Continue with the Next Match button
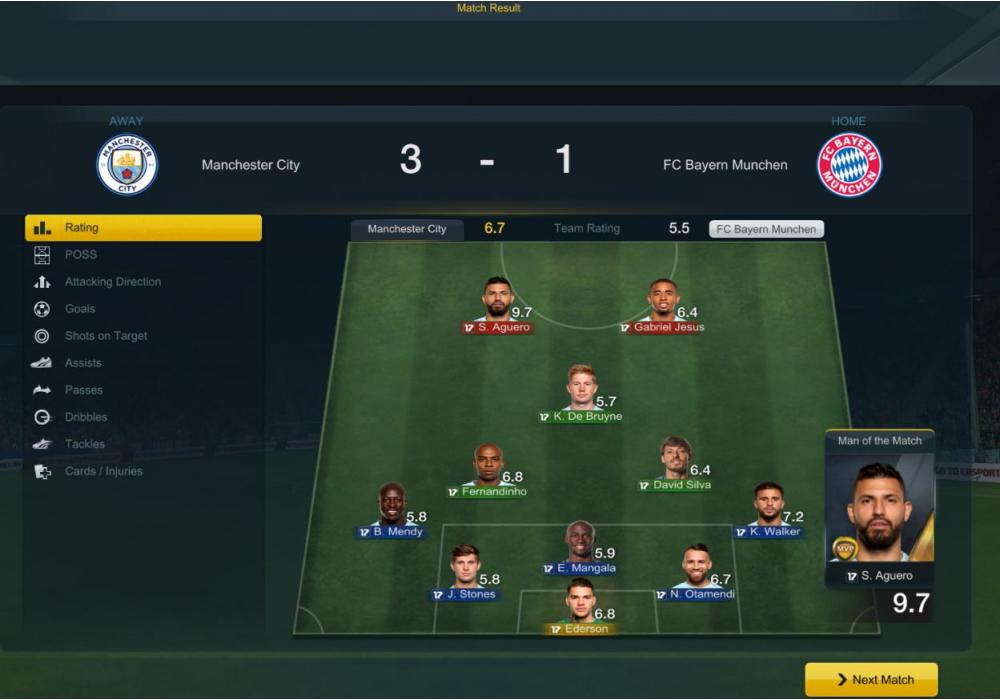The height and width of the screenshot is (700, 1000). point(872,680)
